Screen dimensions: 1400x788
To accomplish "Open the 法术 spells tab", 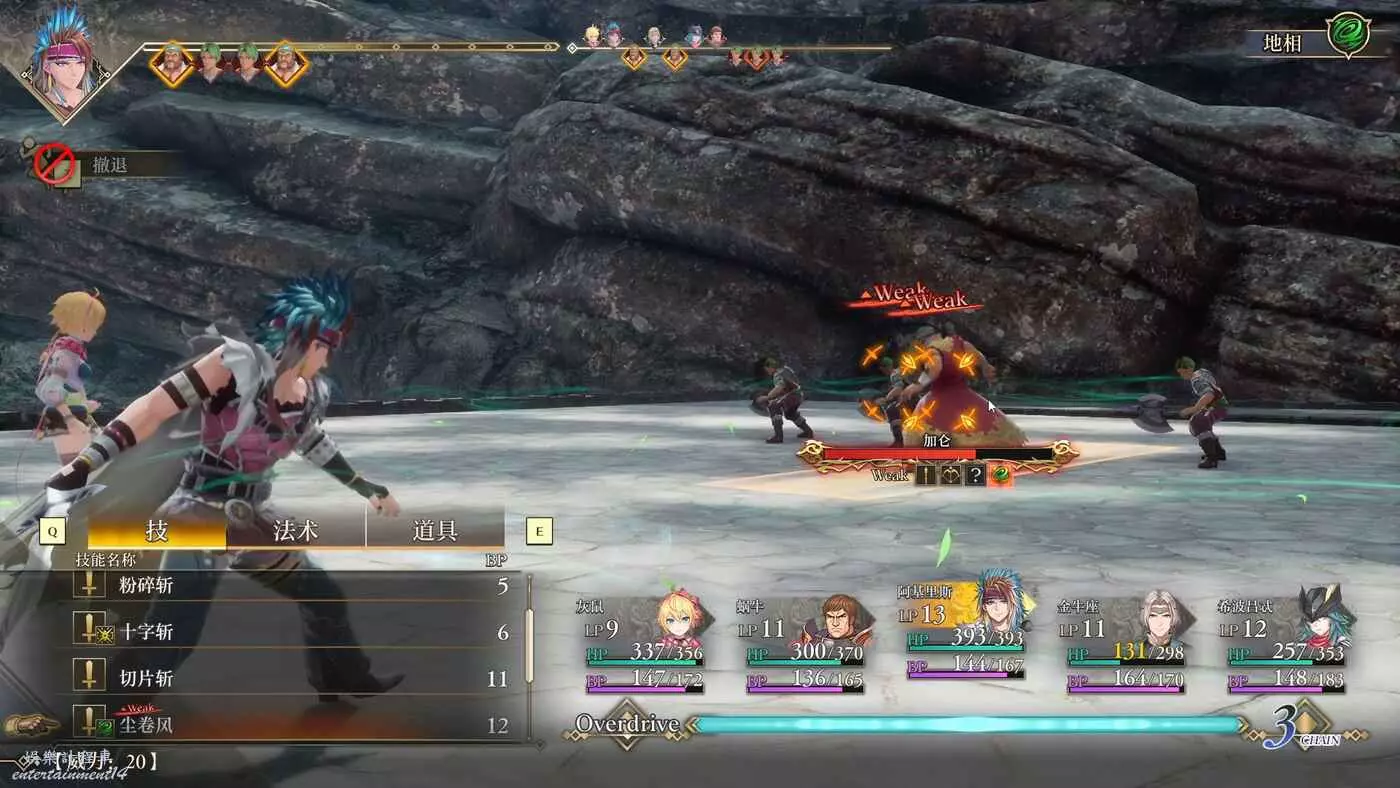I will (x=296, y=530).
